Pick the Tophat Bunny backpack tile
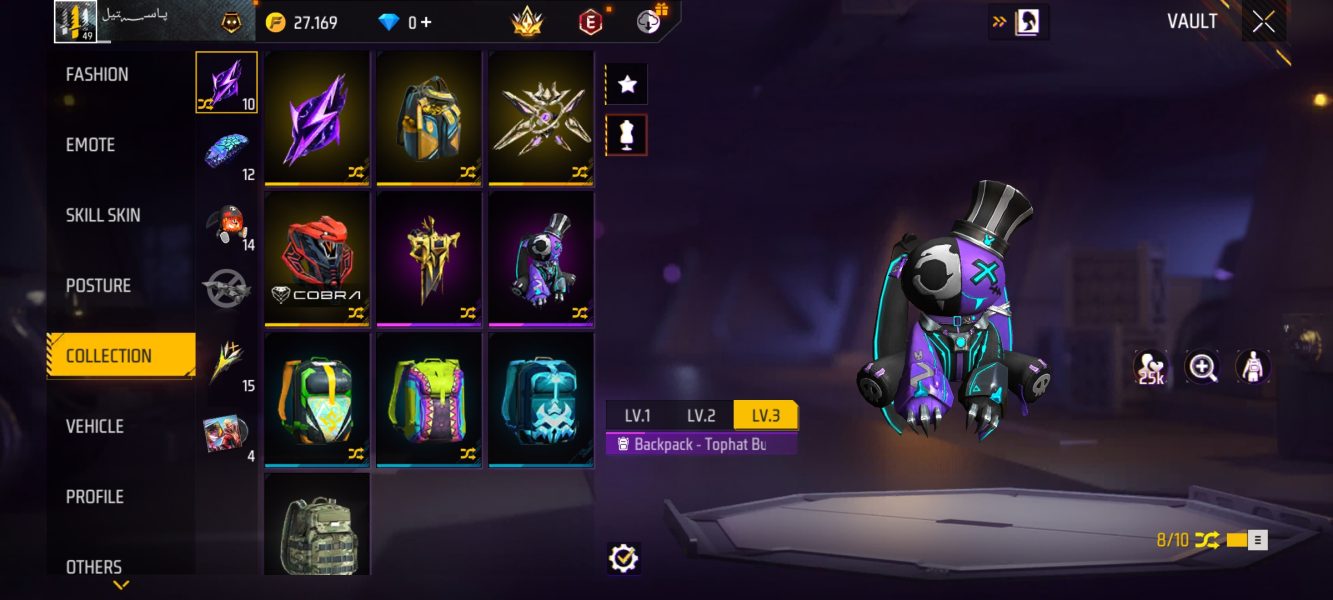 coord(541,258)
